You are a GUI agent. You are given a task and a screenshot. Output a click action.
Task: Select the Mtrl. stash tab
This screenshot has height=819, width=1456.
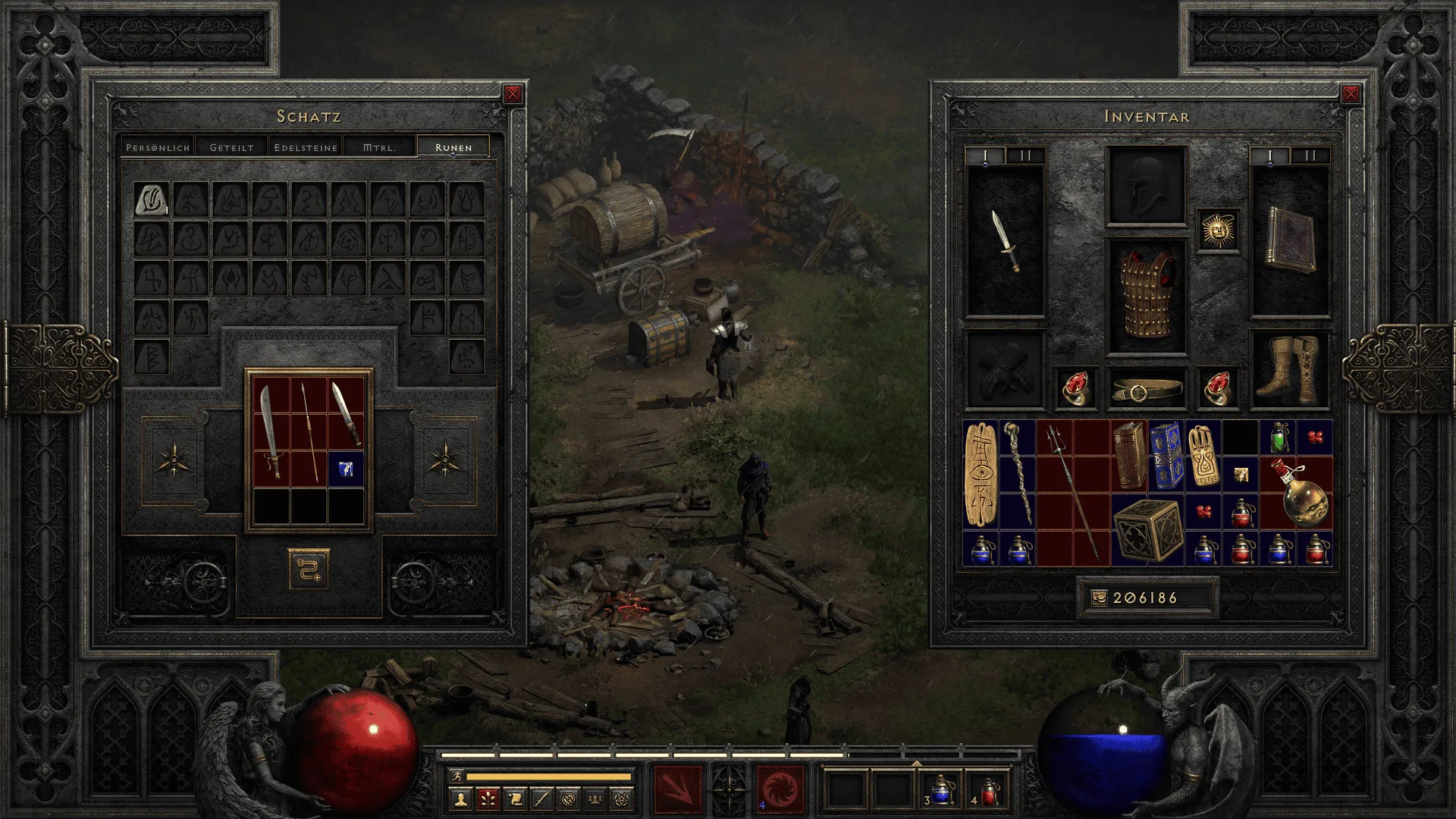point(379,147)
